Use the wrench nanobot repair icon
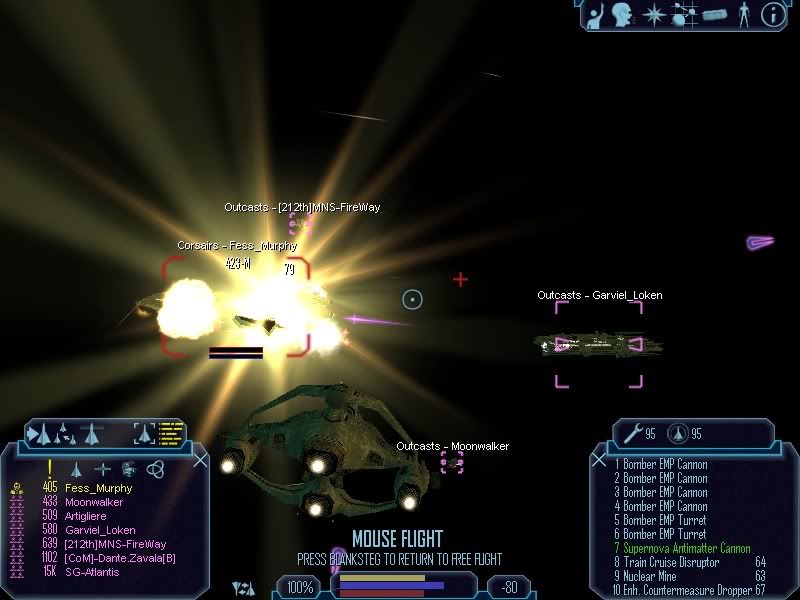 (x=633, y=433)
